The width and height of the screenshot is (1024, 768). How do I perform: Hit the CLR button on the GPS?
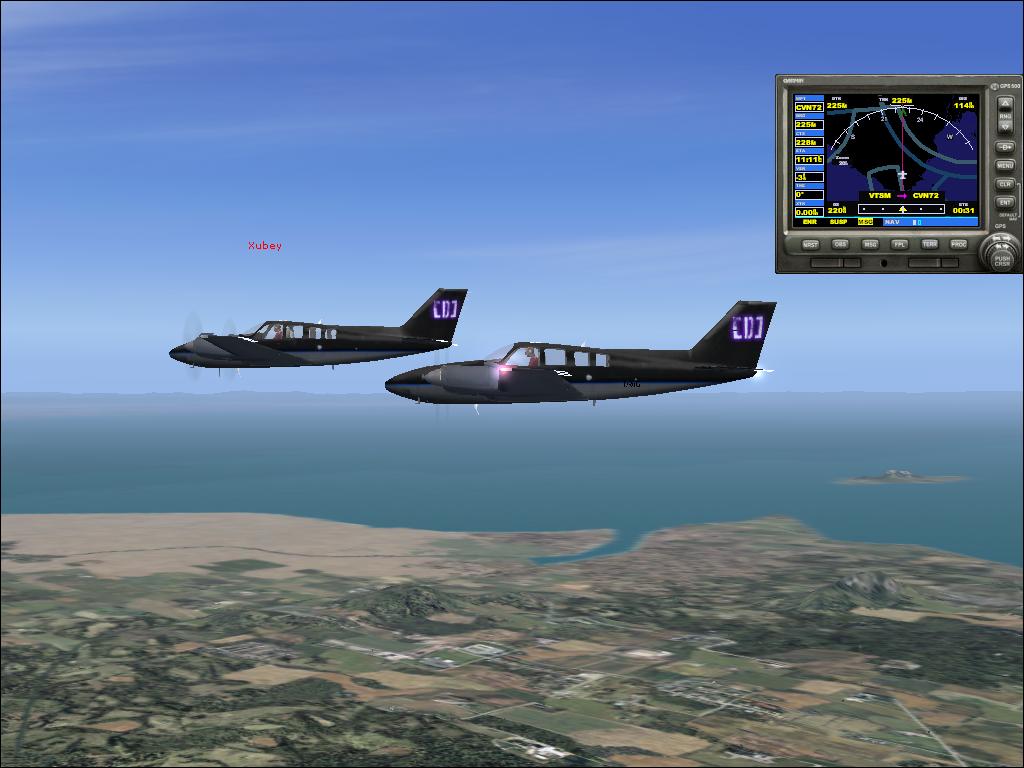[x=1004, y=185]
